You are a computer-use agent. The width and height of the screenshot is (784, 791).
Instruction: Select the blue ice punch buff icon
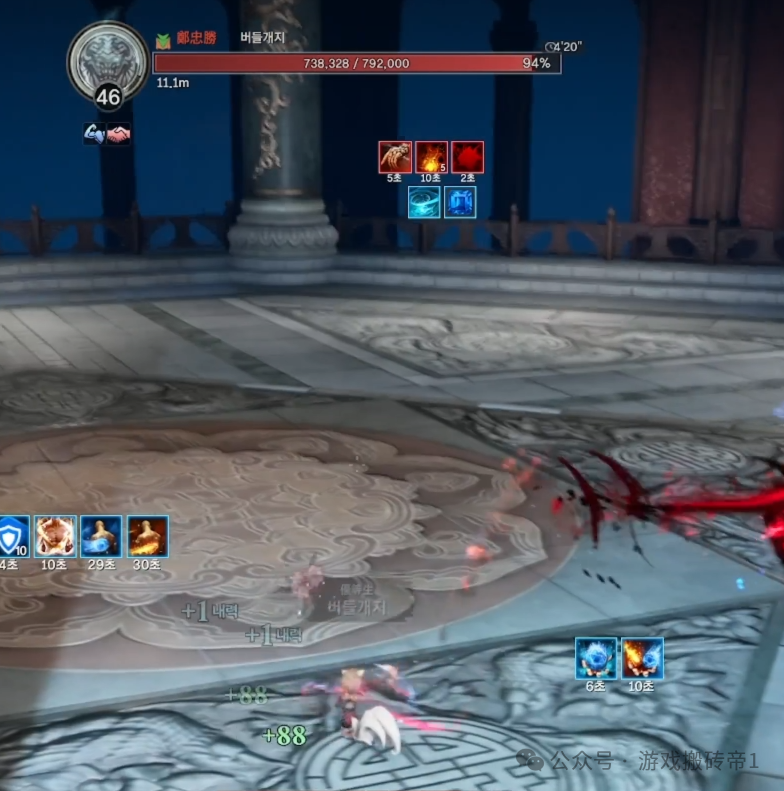pyautogui.click(x=101, y=536)
